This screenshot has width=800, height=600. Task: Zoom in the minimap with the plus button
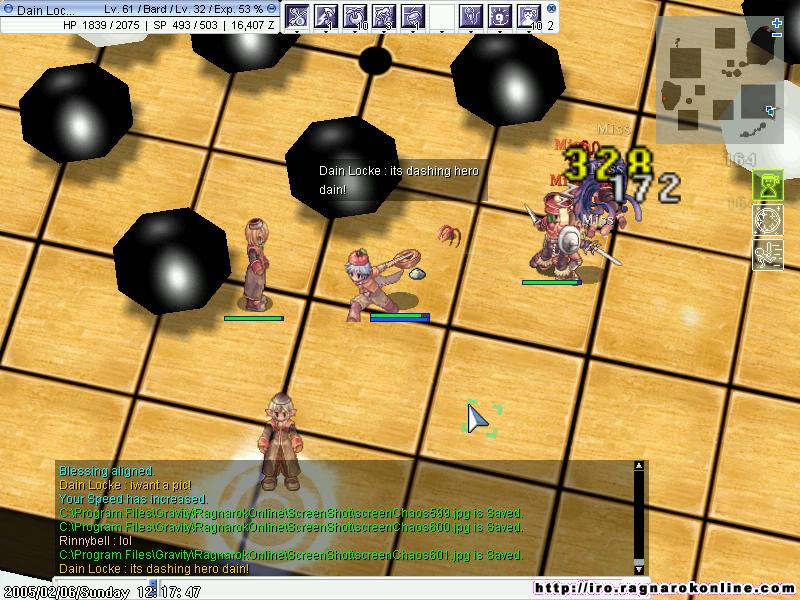click(x=777, y=22)
